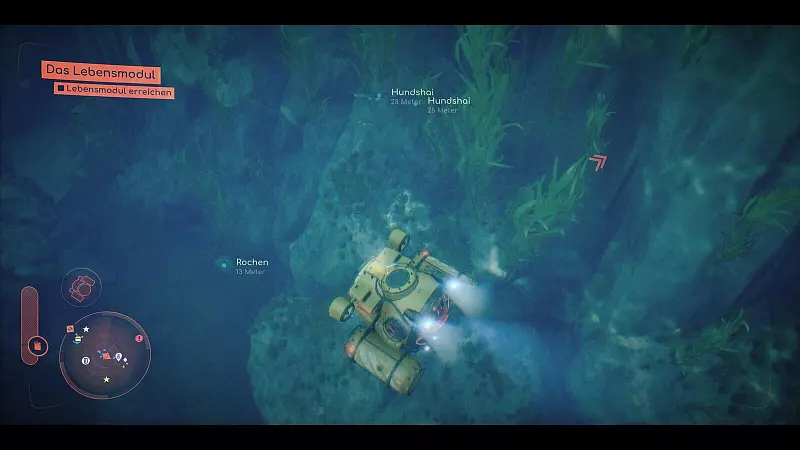Click the round vehicle icon above the minimap
Screen dimensions: 800x450
79,288
